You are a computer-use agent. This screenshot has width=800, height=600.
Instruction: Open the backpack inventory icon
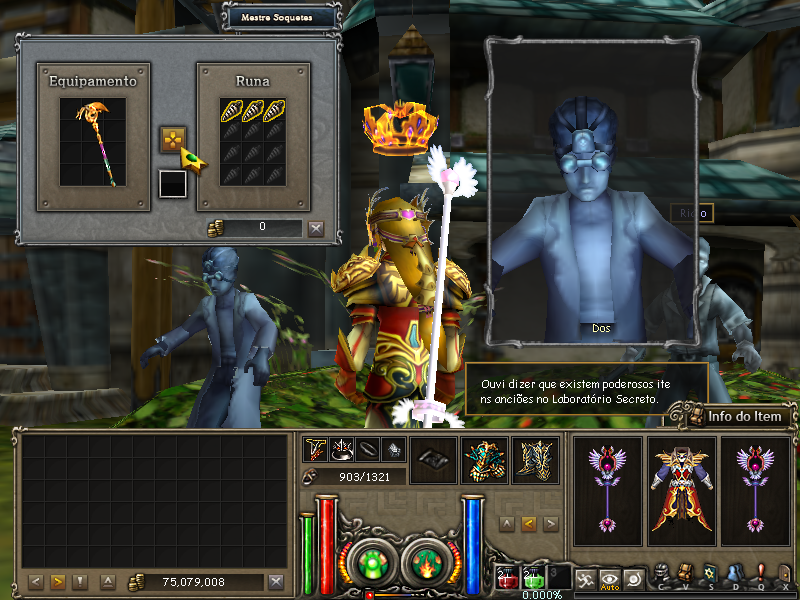click(x=686, y=574)
